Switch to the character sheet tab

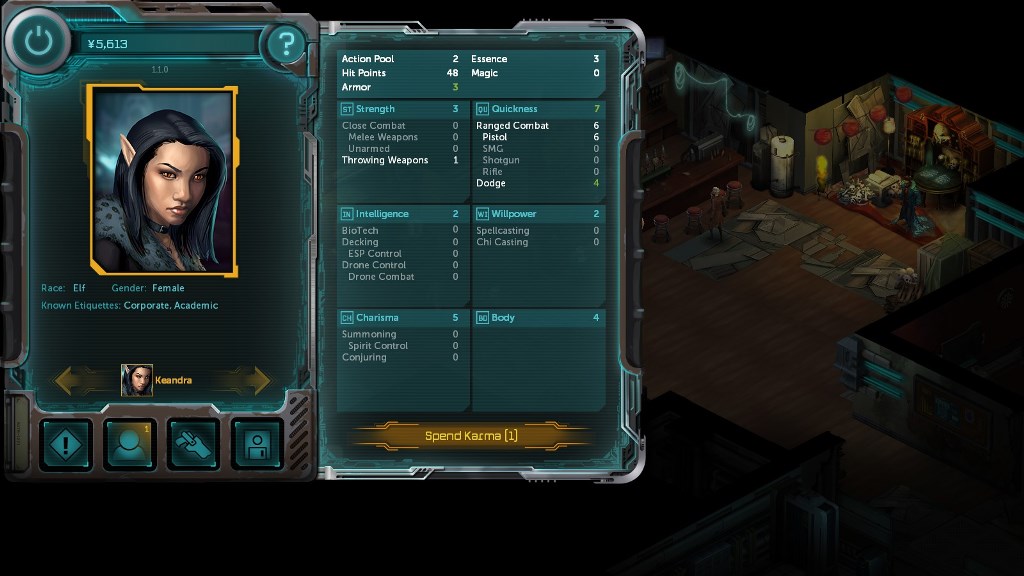pos(130,444)
